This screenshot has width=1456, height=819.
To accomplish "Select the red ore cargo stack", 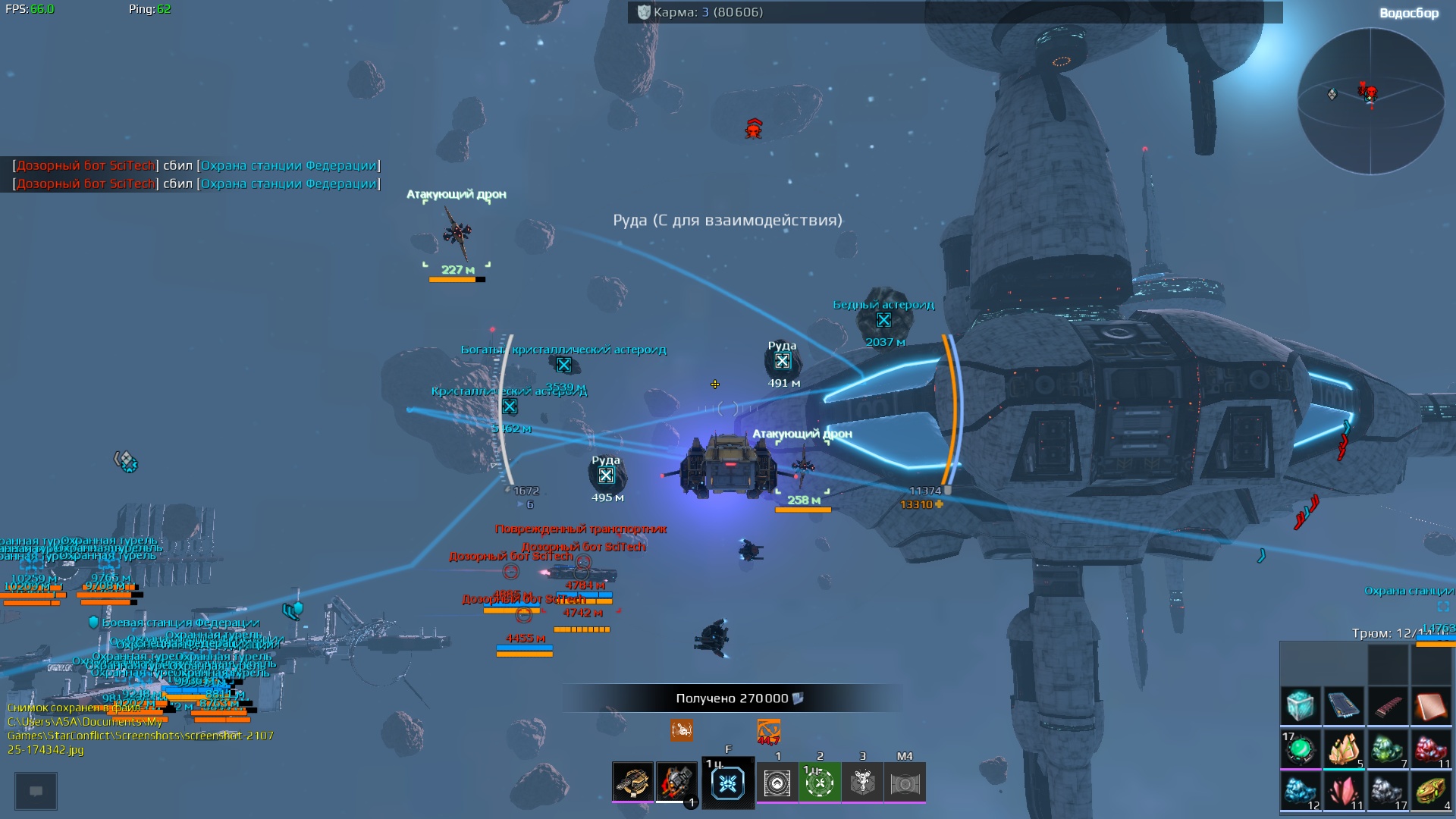I will pyautogui.click(x=1431, y=749).
